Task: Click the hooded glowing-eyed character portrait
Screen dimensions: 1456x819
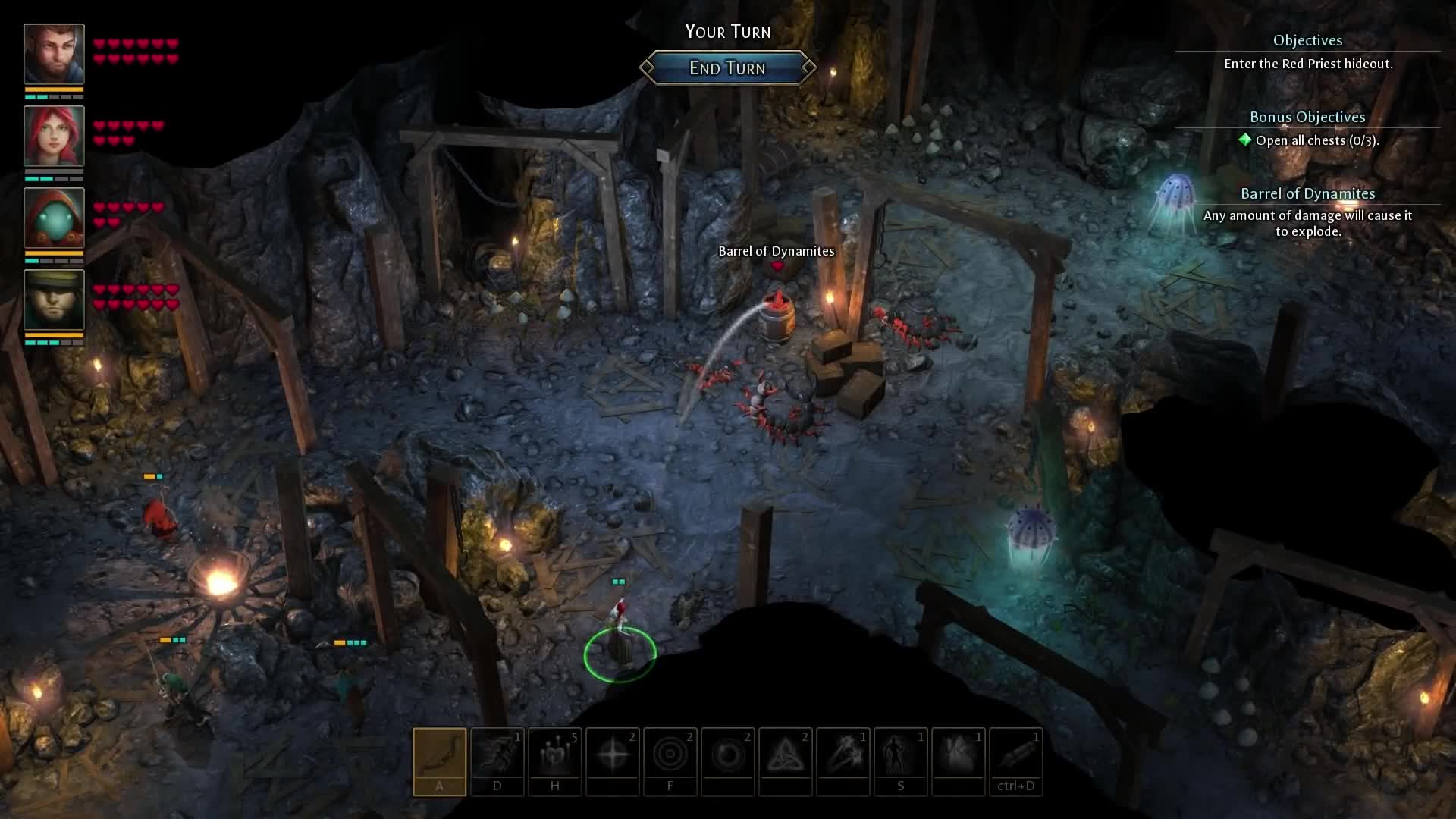Action: pyautogui.click(x=54, y=219)
